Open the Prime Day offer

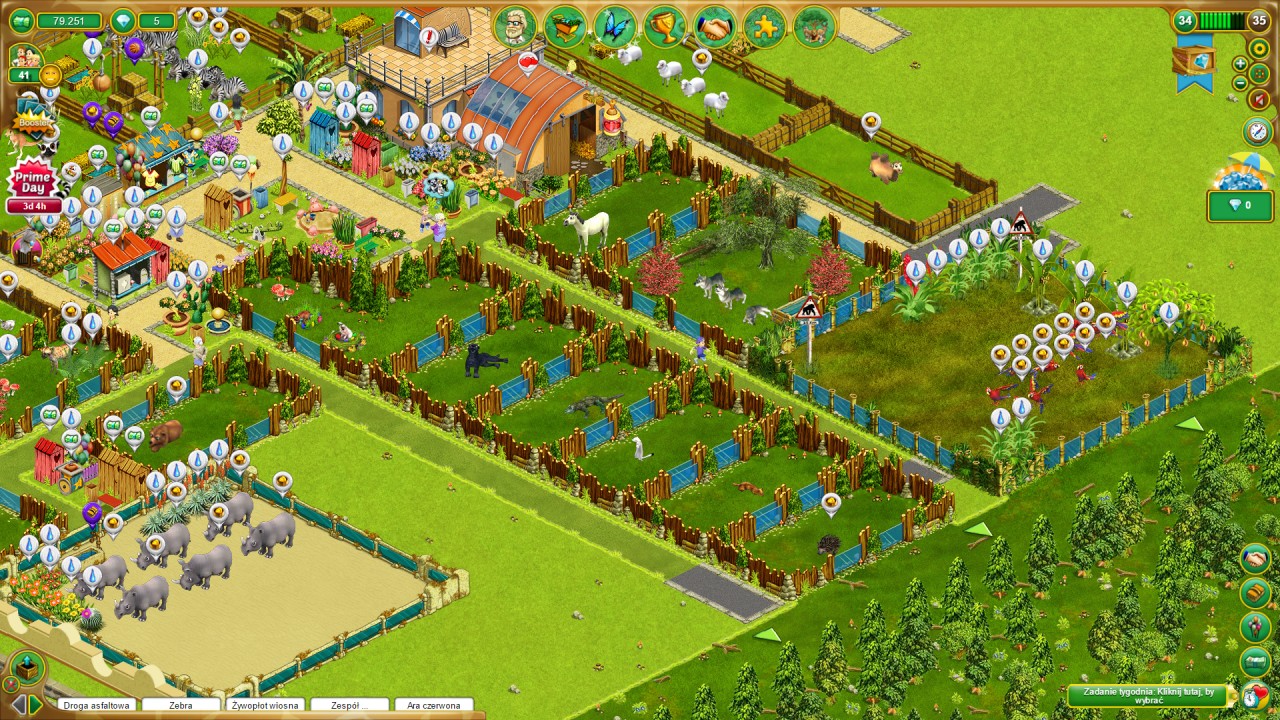(34, 182)
